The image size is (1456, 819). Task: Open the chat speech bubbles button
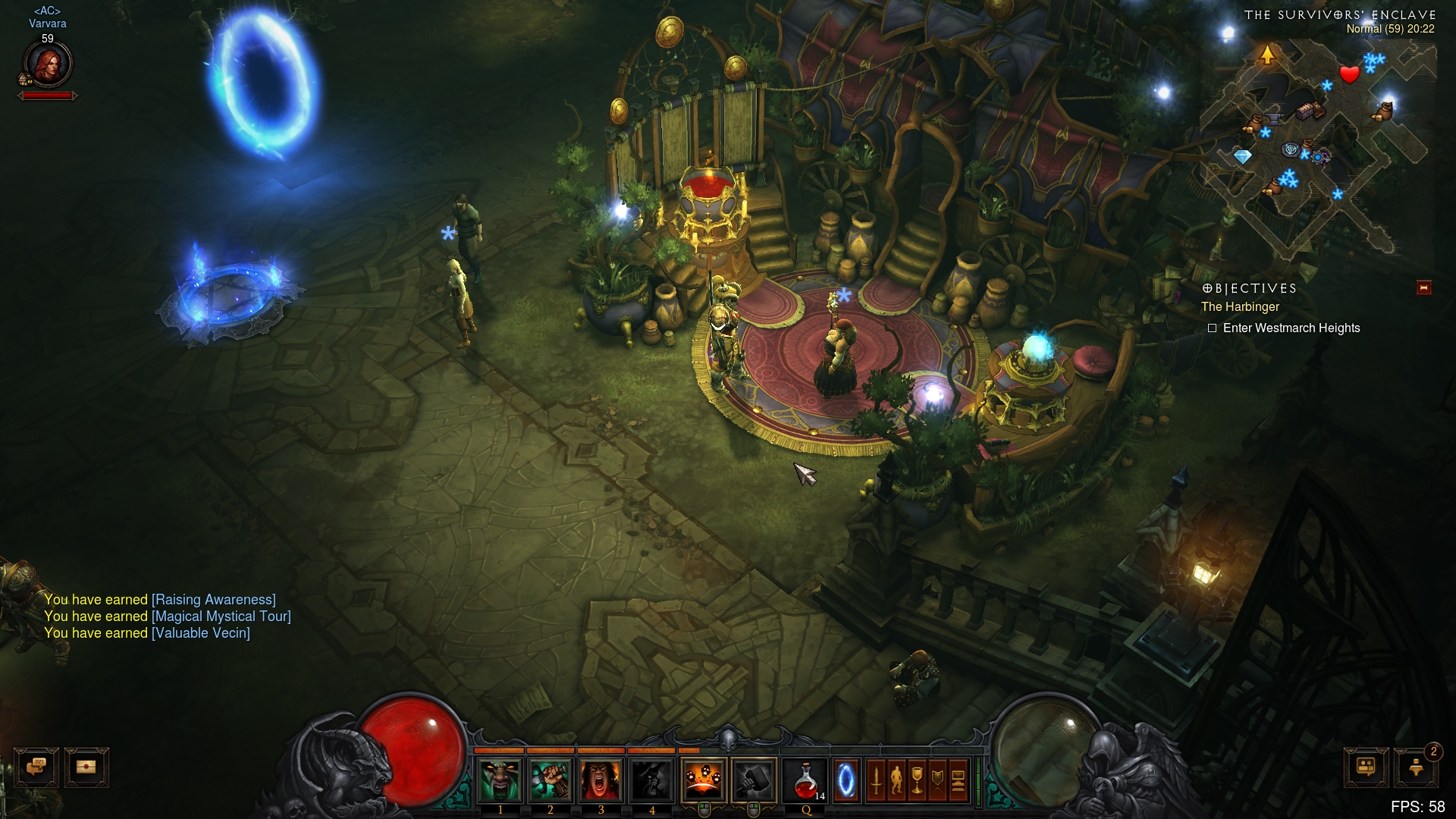[x=36, y=767]
